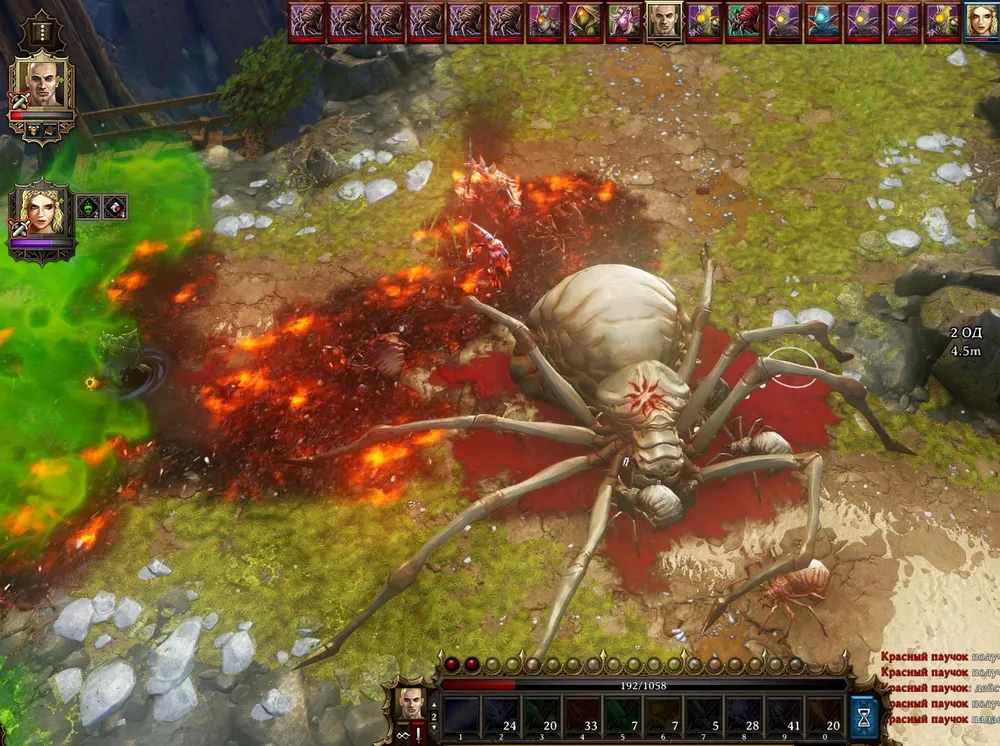Open the book icon under hero portrait
This screenshot has height=746, width=1000.
(x=49, y=130)
